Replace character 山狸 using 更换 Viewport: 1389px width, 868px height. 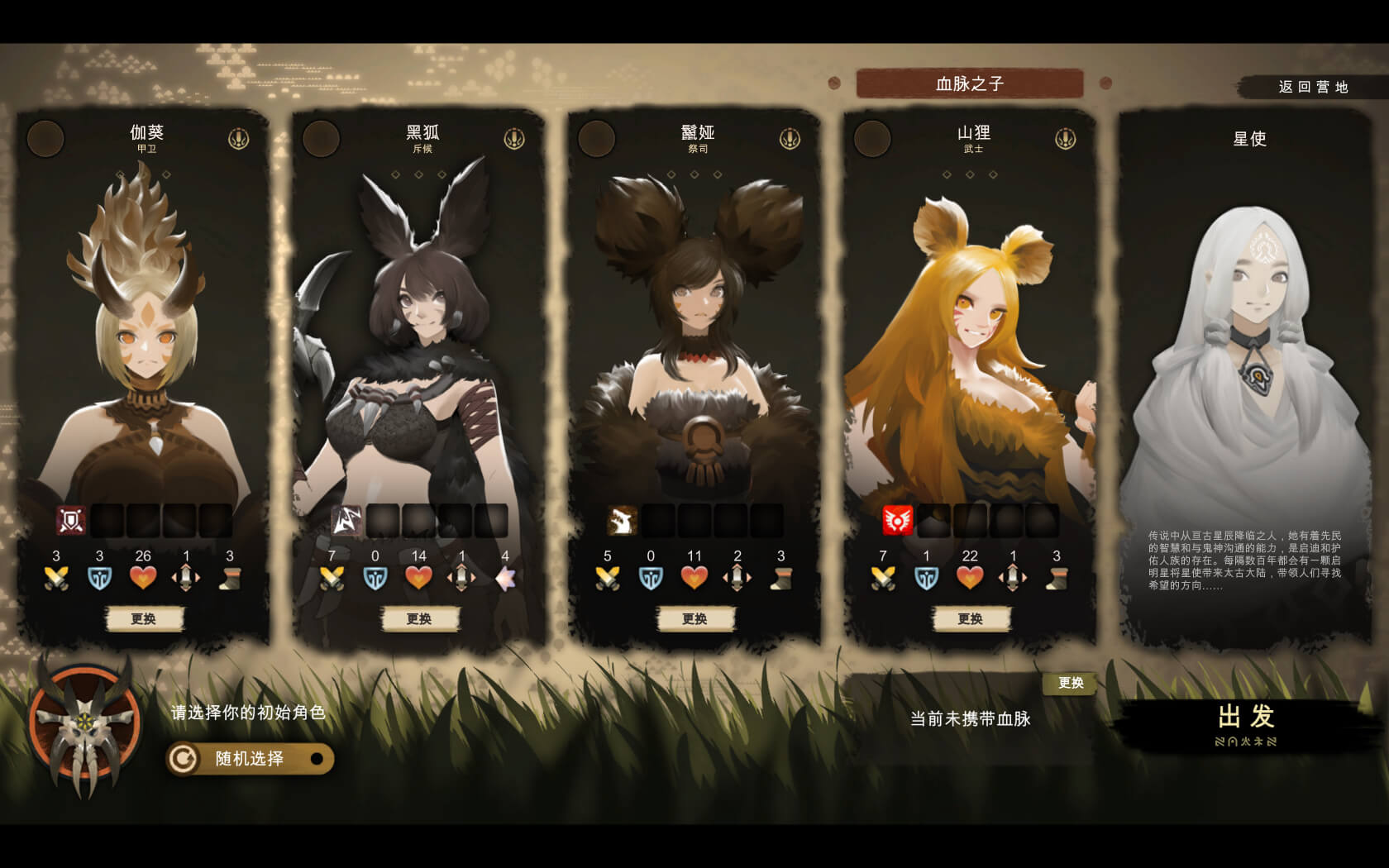(970, 618)
